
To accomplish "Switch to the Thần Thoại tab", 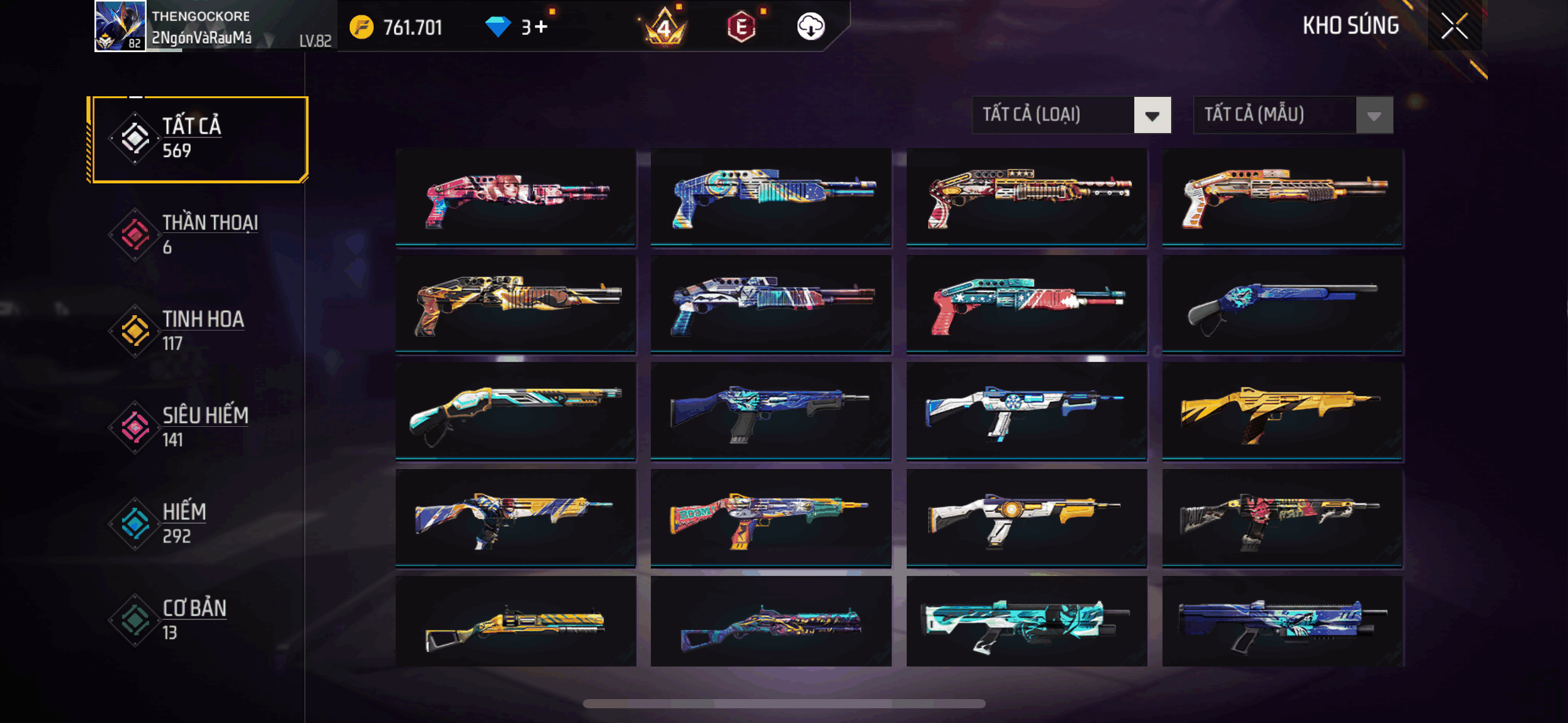I will point(198,235).
